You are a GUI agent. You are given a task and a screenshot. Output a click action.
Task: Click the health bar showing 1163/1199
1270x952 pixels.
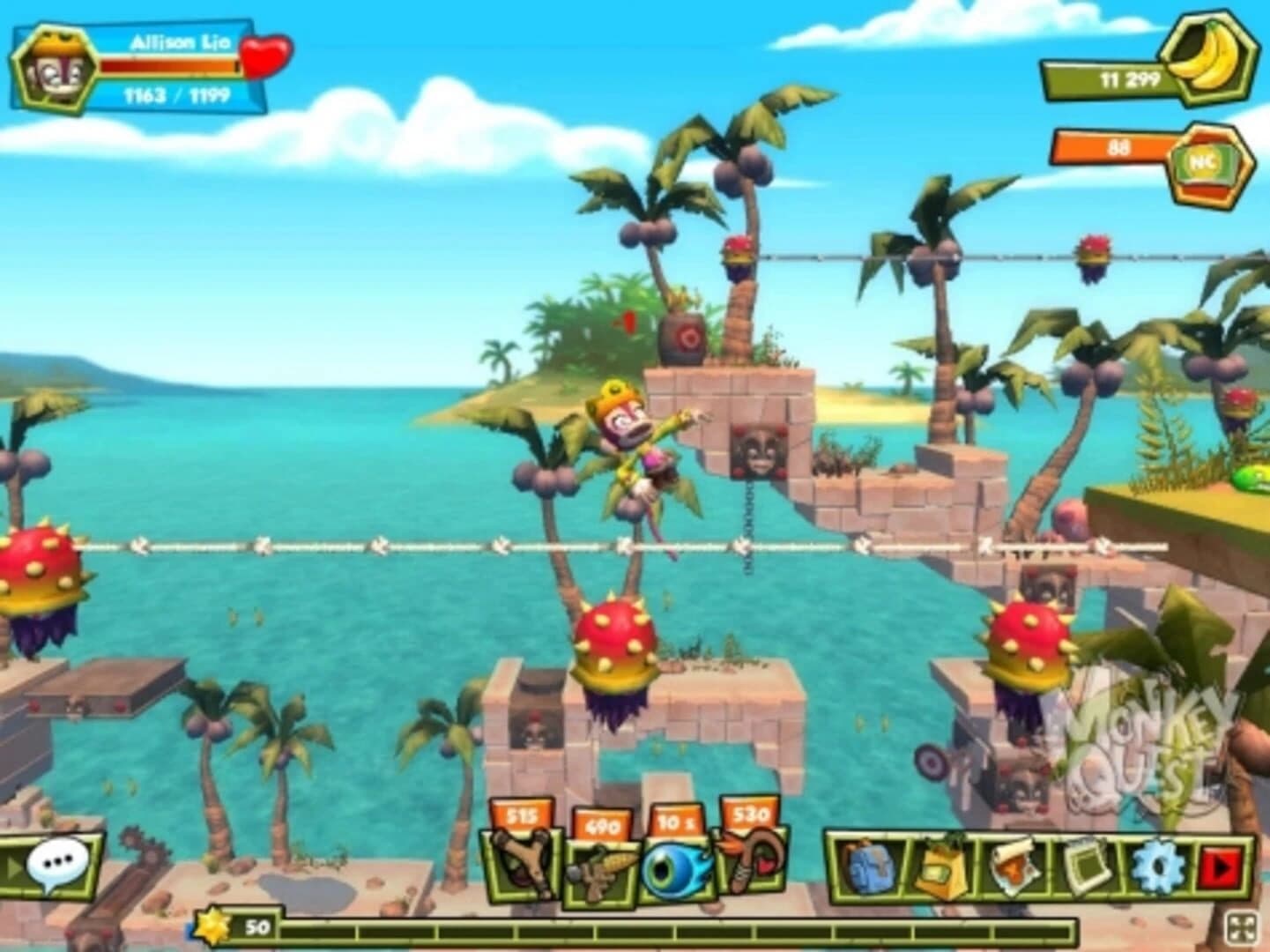point(167,66)
